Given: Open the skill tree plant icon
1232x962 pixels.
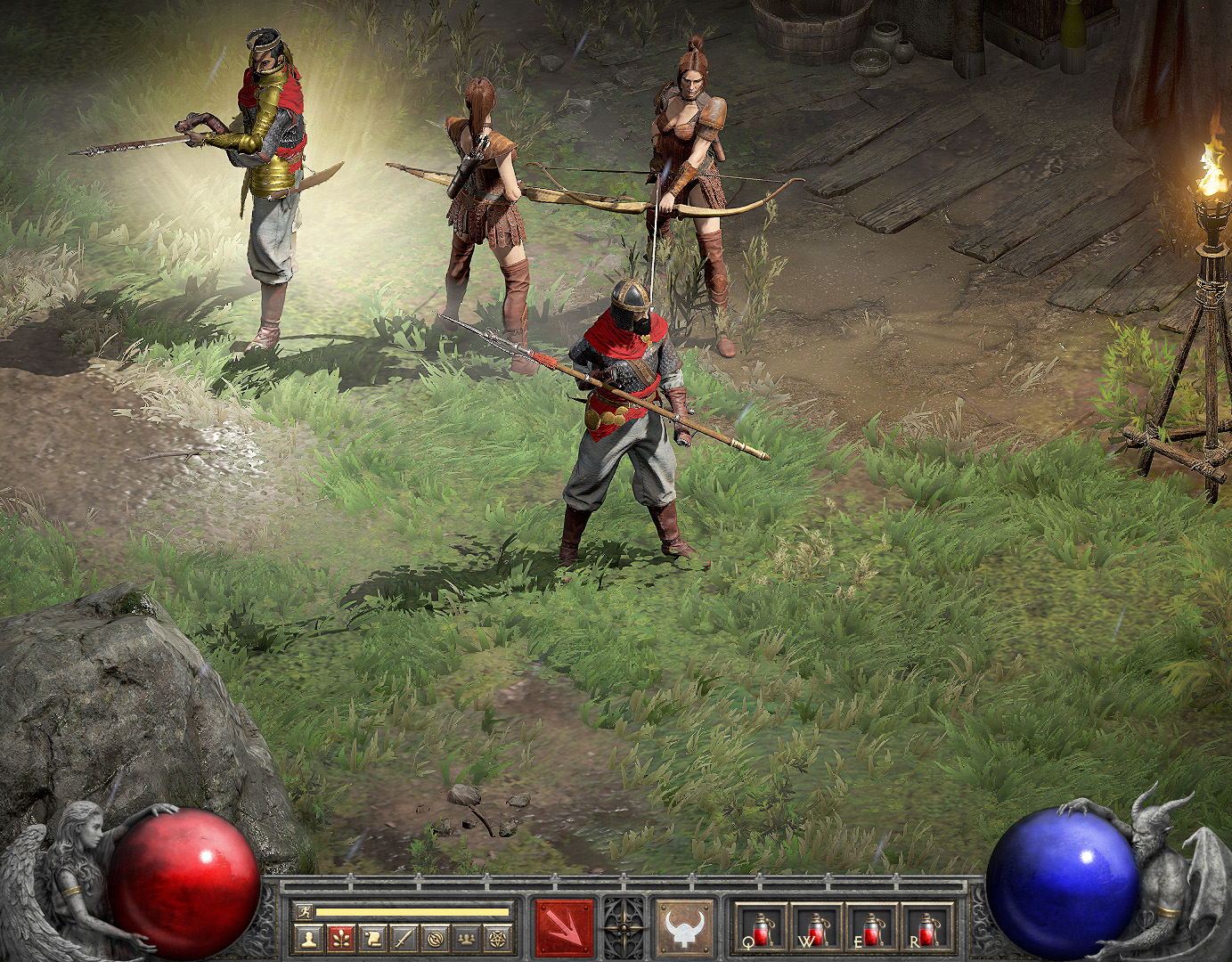Looking at the screenshot, I should point(340,938).
